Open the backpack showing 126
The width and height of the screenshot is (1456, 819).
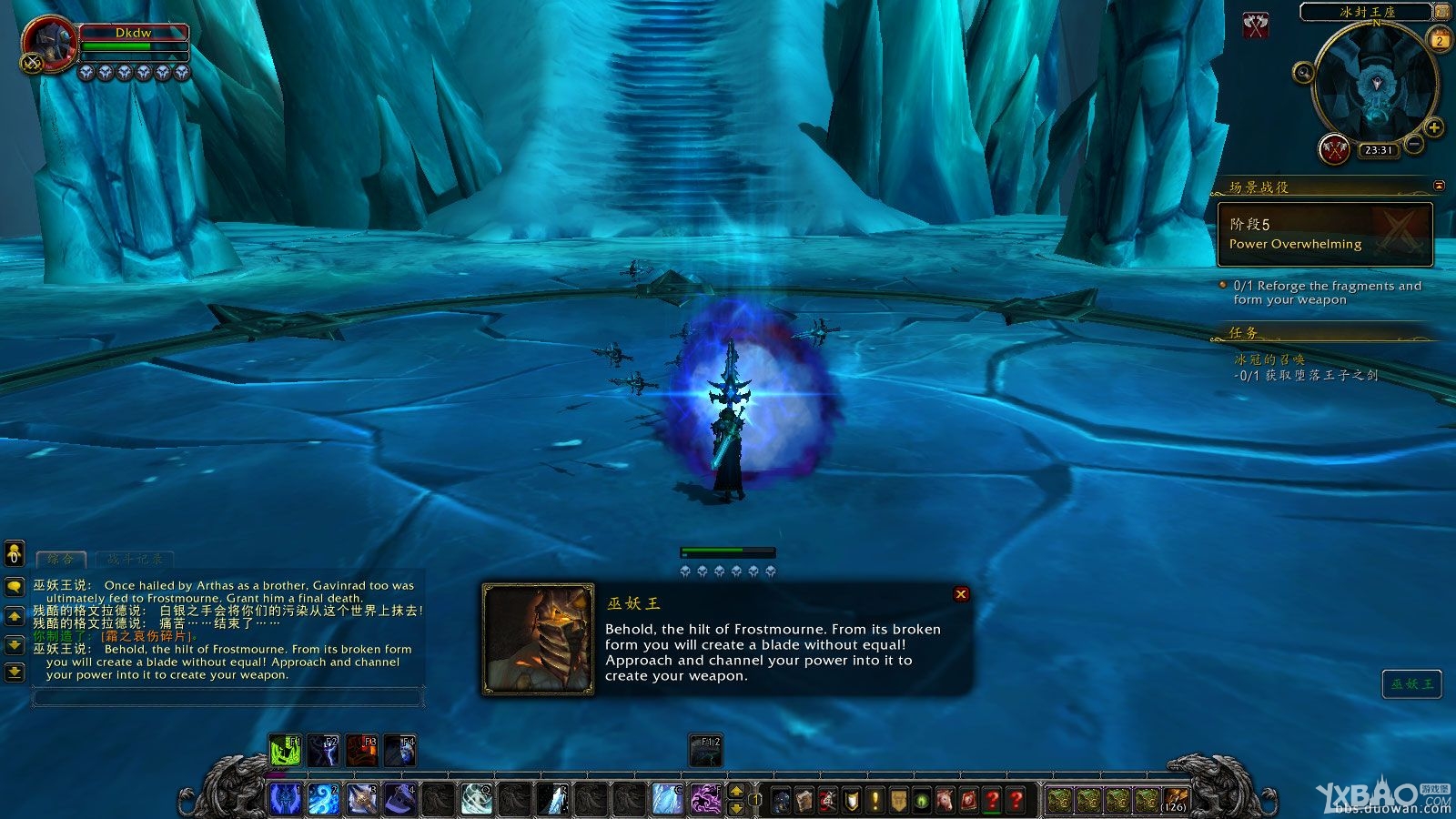(x=1175, y=800)
